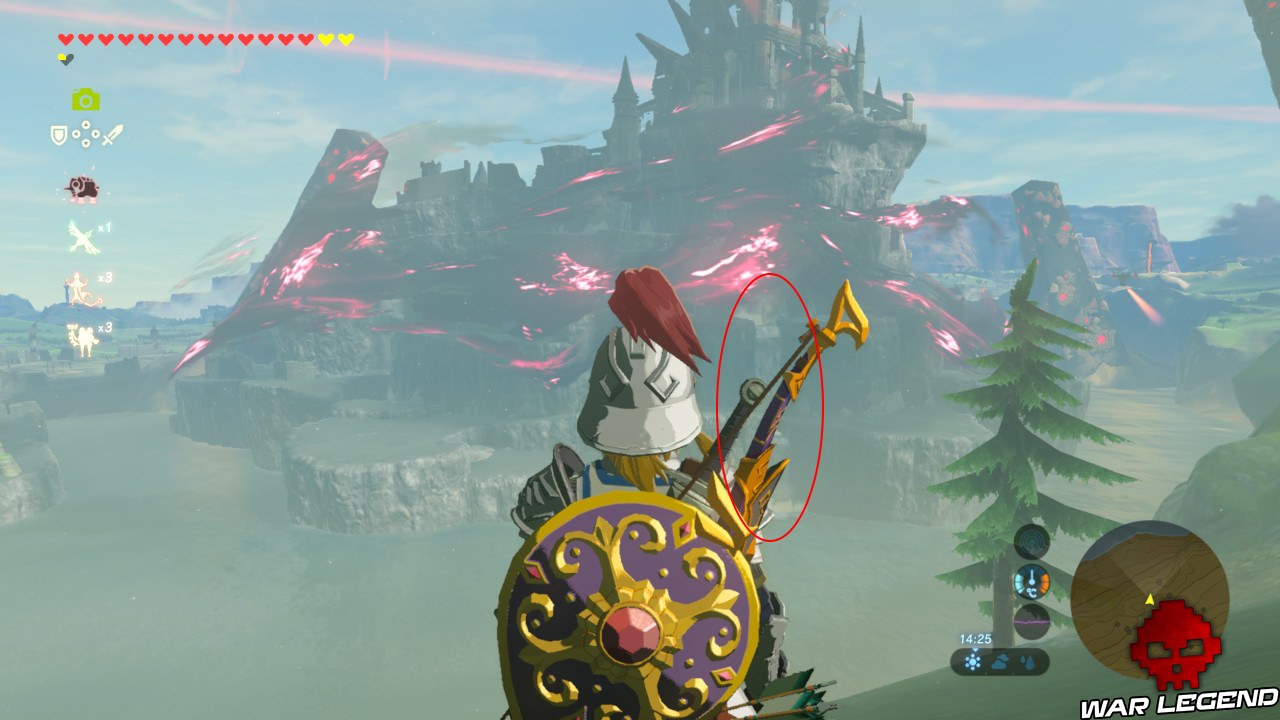Select the bird-shaped champion ability icon
Viewport: 1280px width, 720px height.
click(81, 236)
